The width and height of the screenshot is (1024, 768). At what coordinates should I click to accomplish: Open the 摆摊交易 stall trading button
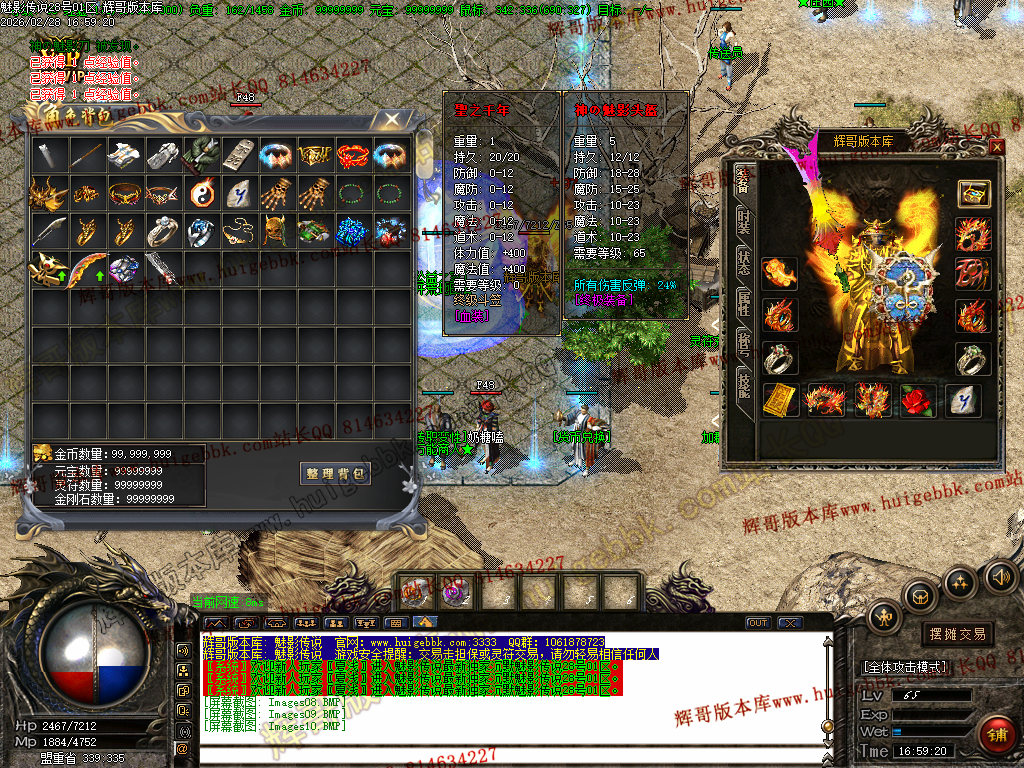[x=957, y=634]
